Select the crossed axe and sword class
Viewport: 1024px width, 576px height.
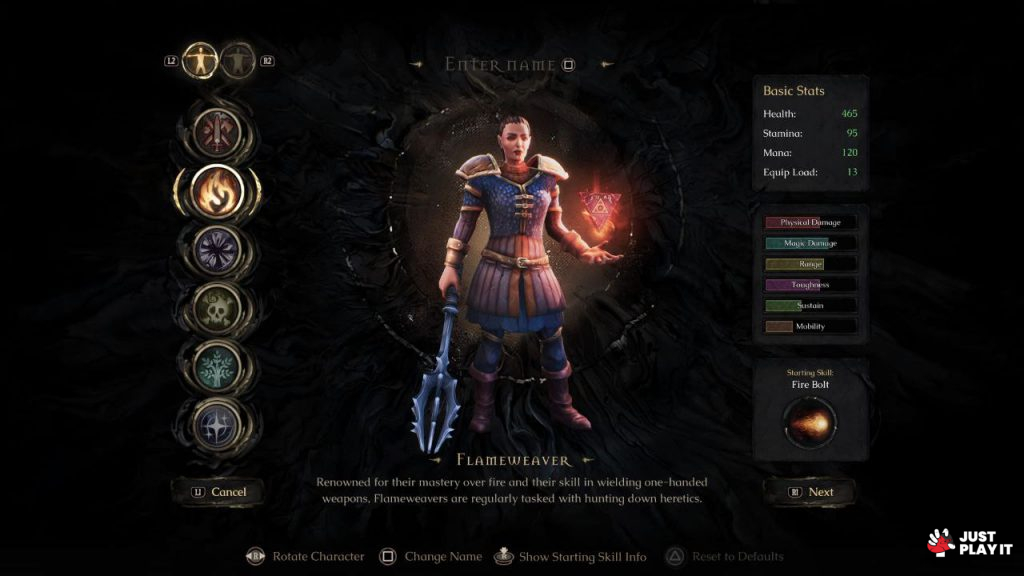pyautogui.click(x=214, y=131)
